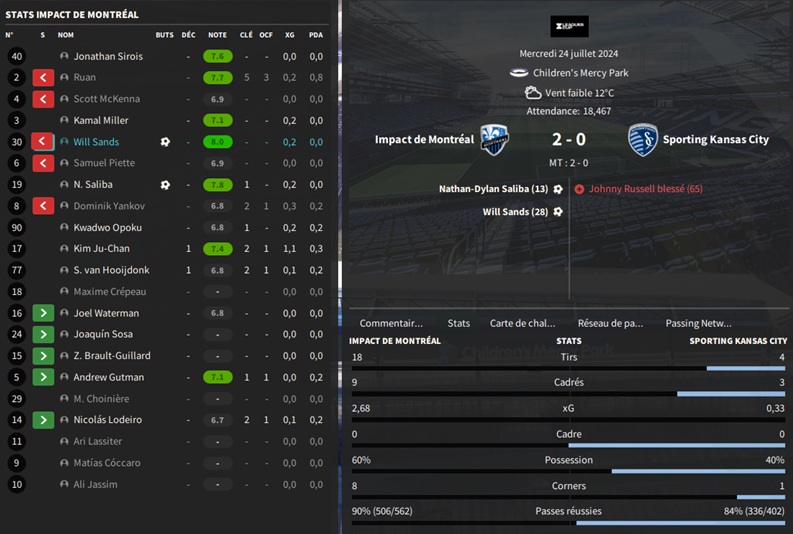Sort players by NOTE column

coord(217,35)
